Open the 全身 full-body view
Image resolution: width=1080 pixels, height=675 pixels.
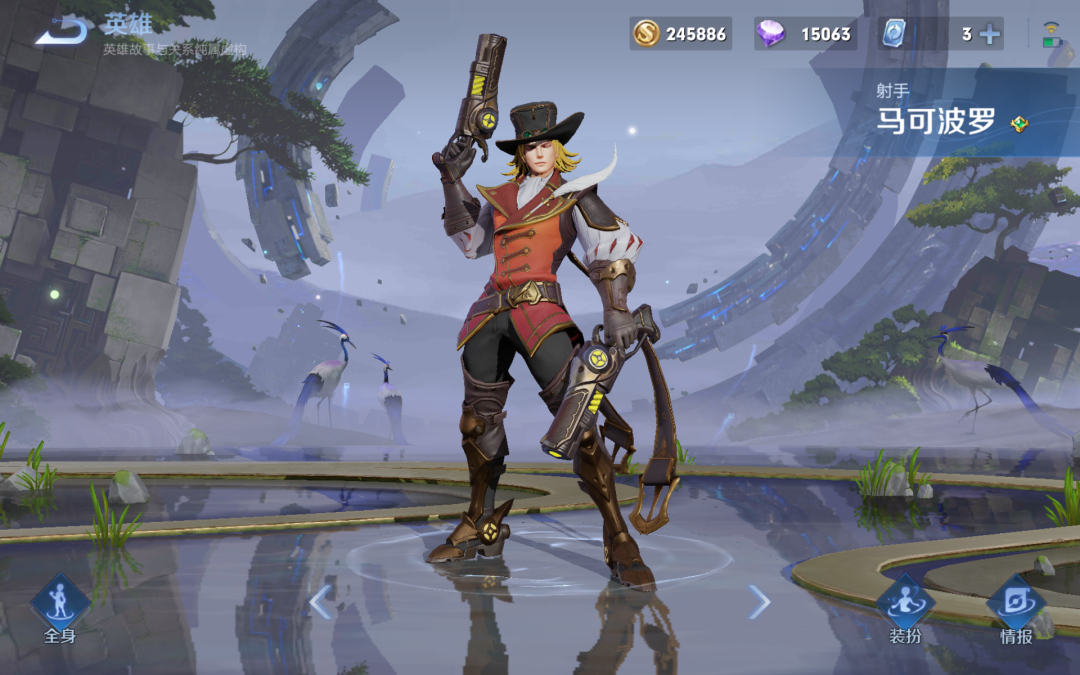[60, 608]
